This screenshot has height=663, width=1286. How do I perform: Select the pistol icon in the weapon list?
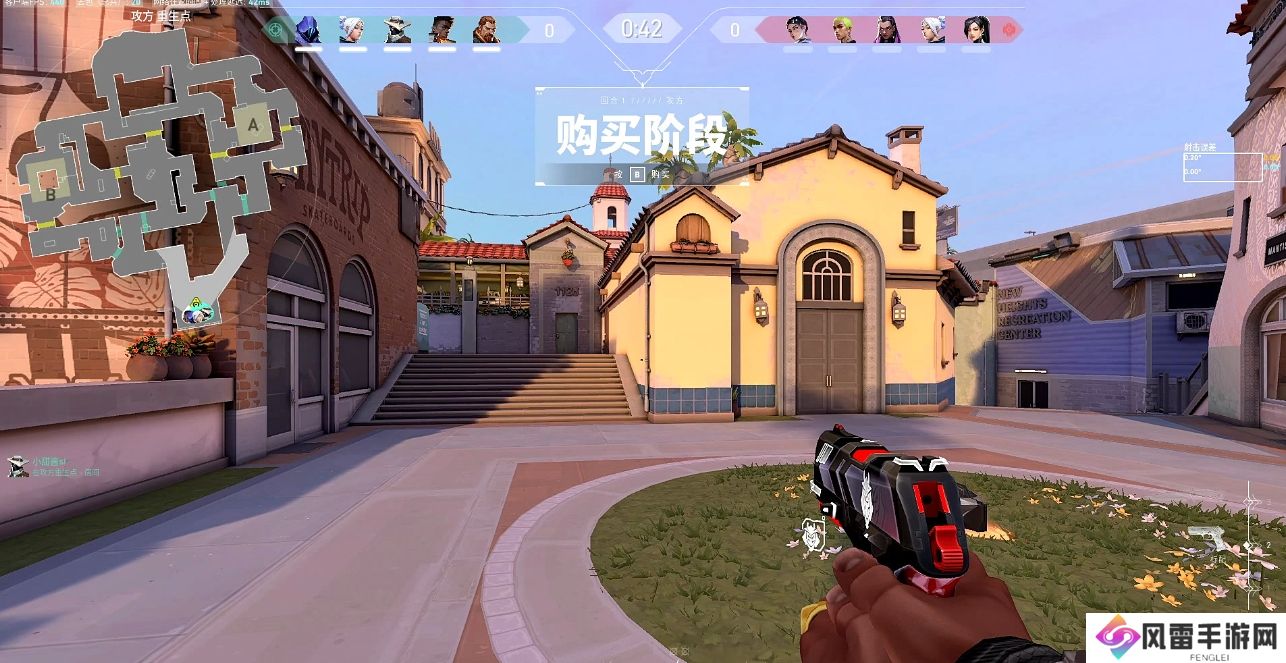pos(1213,541)
